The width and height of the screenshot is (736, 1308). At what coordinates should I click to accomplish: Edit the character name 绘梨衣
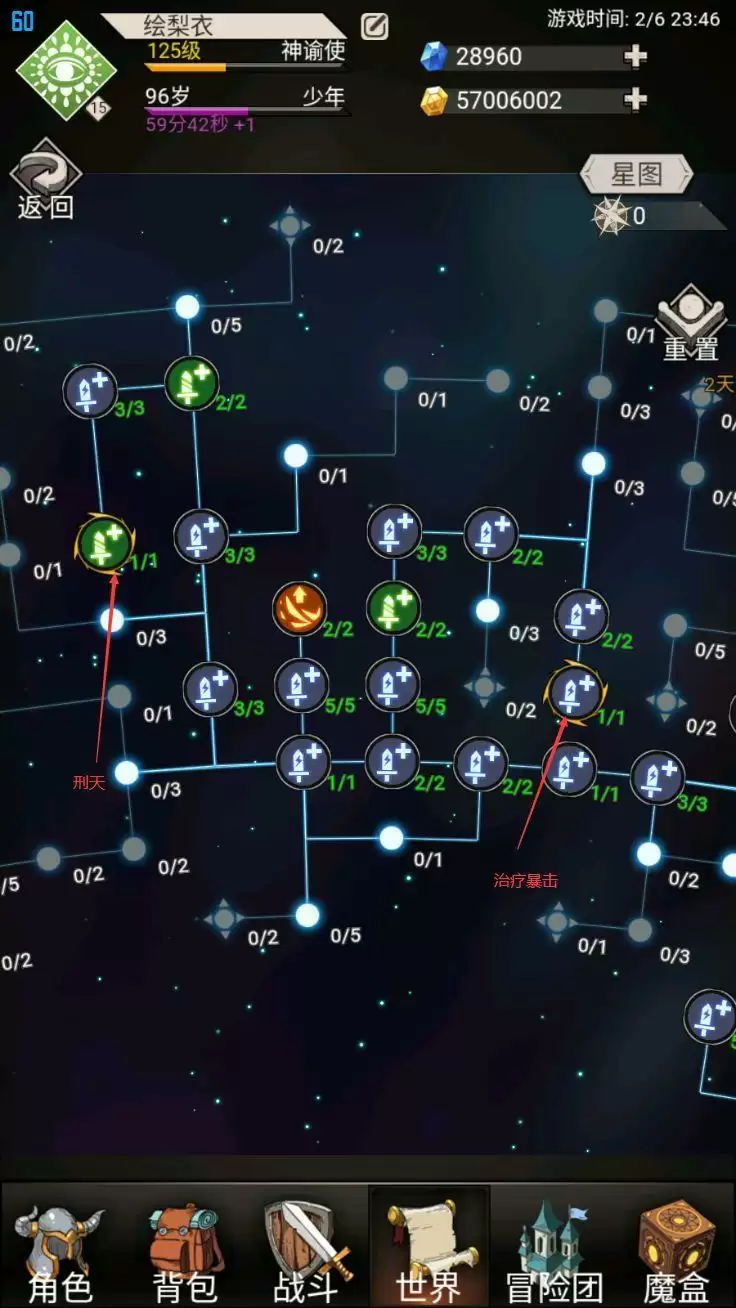(x=374, y=27)
